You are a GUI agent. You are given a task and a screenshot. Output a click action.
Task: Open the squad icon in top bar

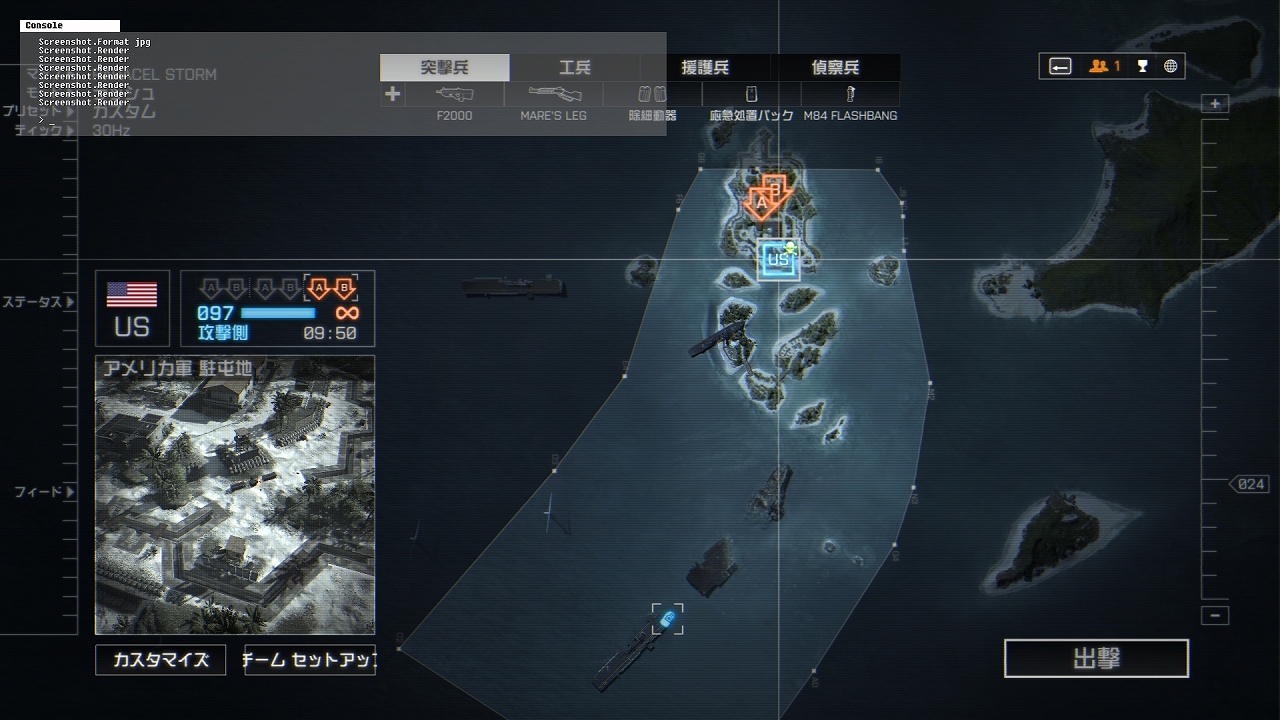point(1104,66)
